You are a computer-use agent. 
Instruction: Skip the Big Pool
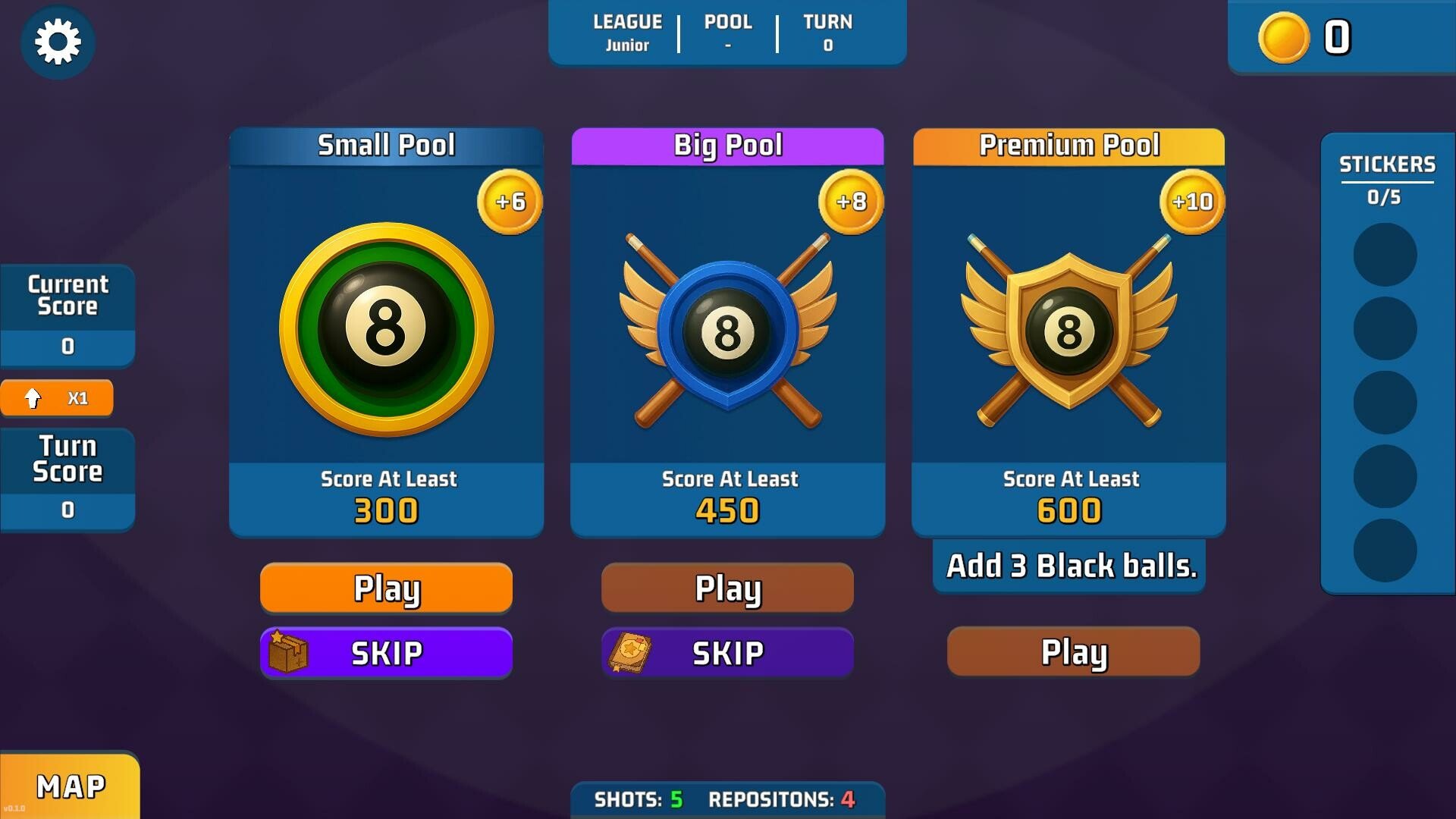tap(727, 652)
